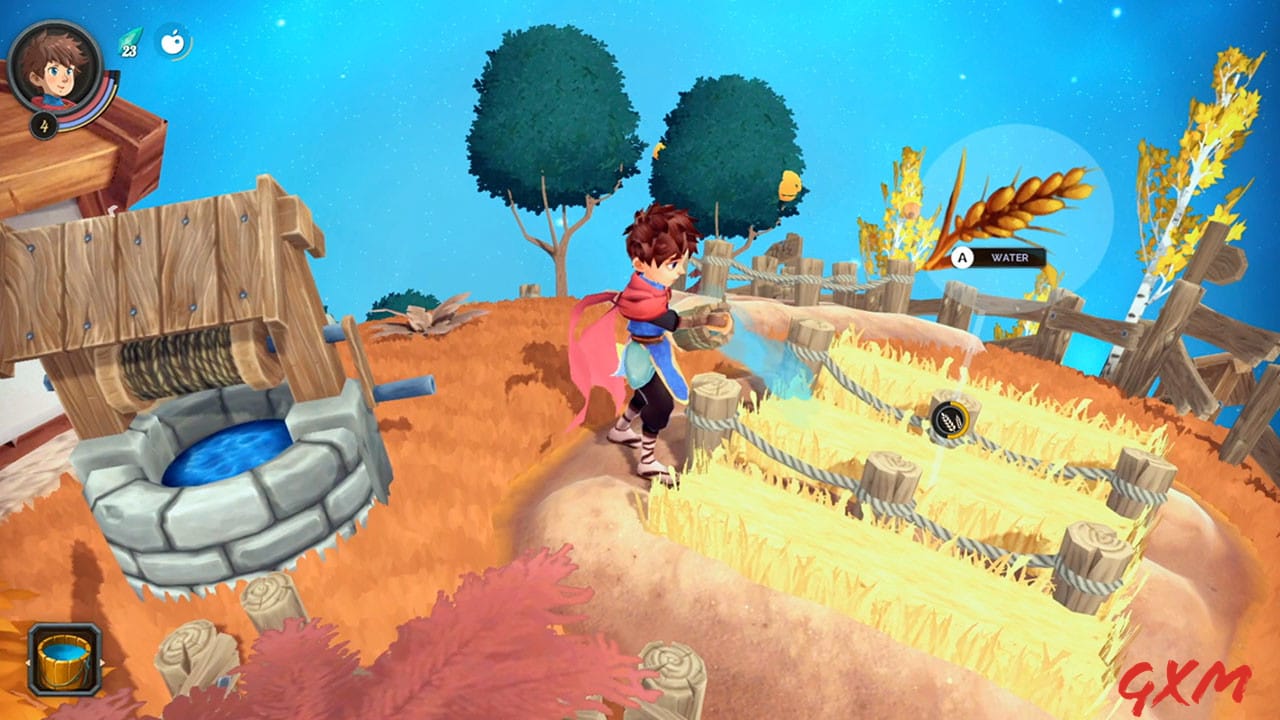The height and width of the screenshot is (720, 1280).
Task: Click the A button prompt icon
Action: [x=963, y=258]
